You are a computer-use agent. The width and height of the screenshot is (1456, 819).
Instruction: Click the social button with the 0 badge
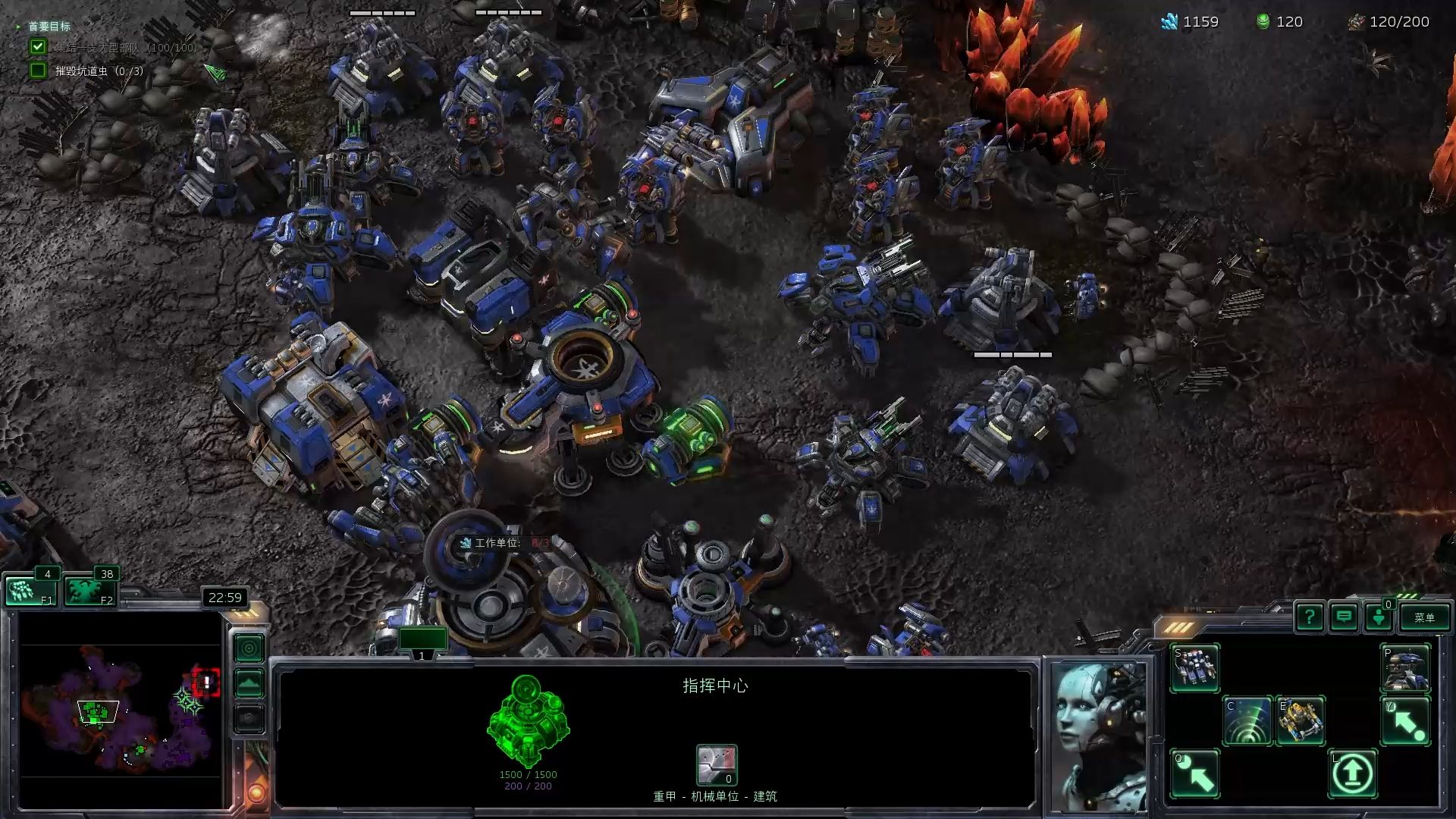(x=1379, y=617)
